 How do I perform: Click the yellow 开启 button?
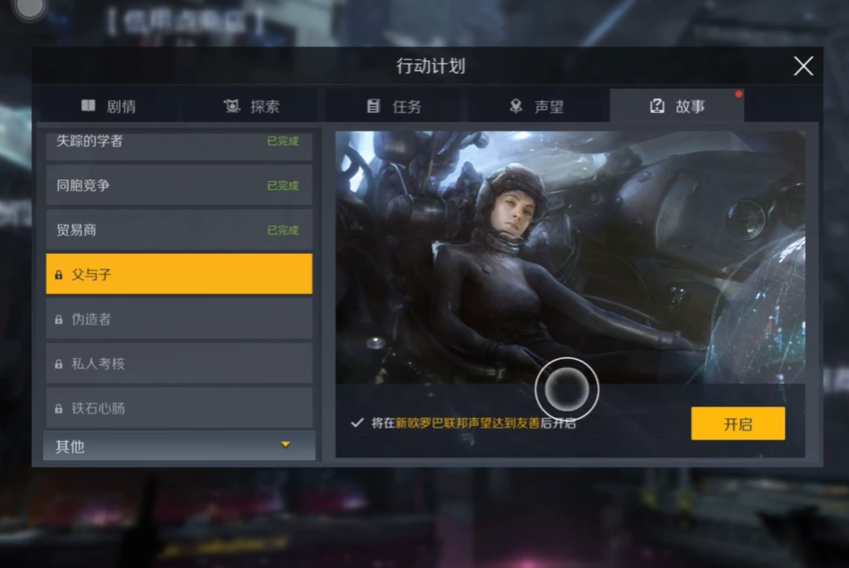pos(737,424)
